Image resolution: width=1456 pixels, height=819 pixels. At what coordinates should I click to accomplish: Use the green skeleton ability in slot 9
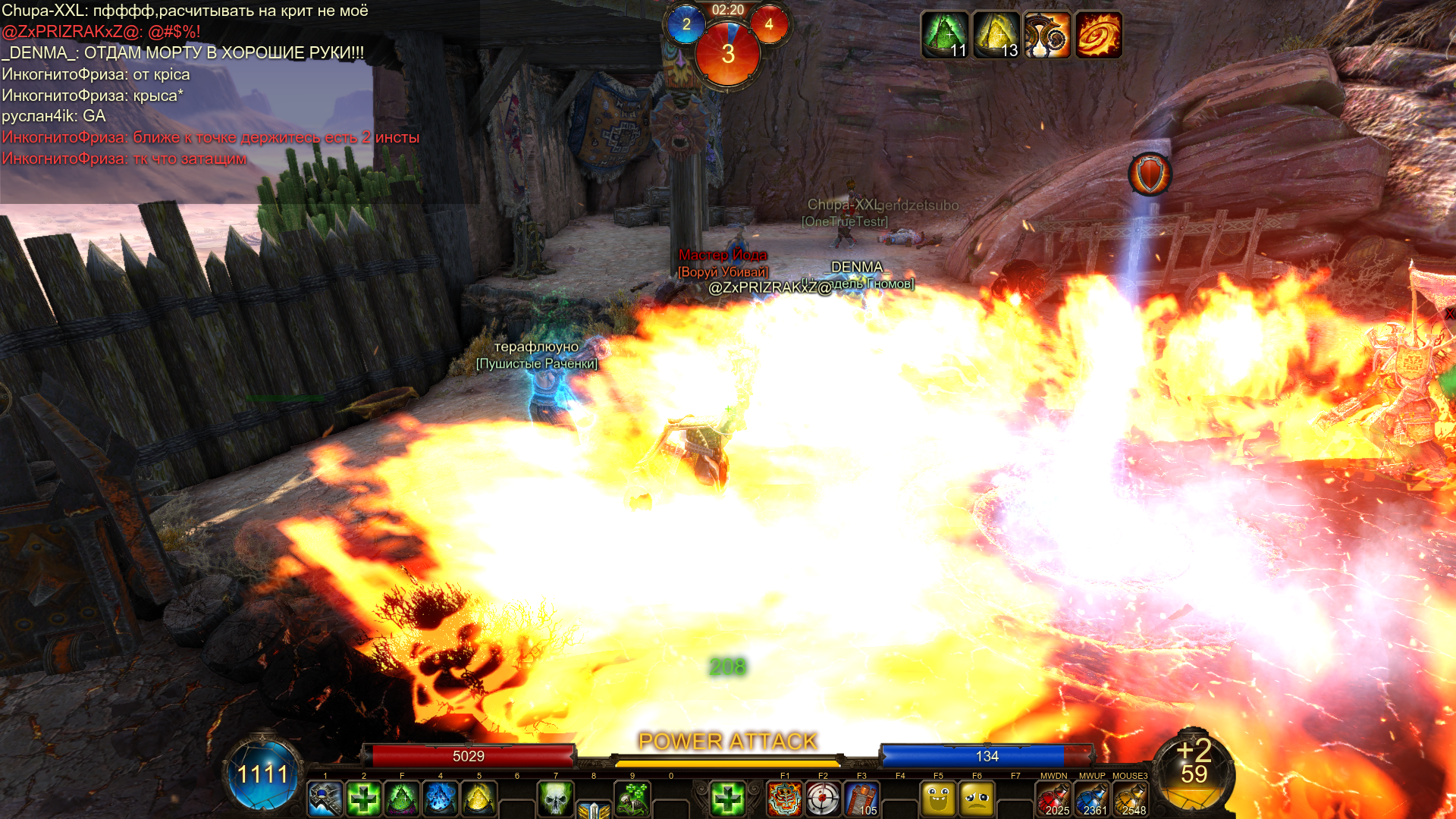click(x=632, y=799)
